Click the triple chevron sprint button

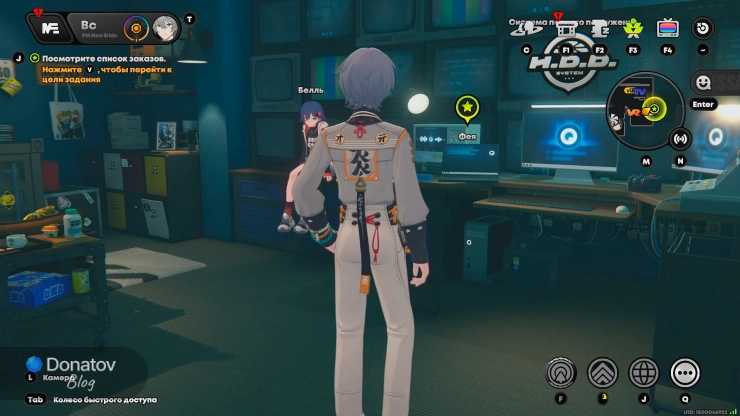tap(602, 373)
